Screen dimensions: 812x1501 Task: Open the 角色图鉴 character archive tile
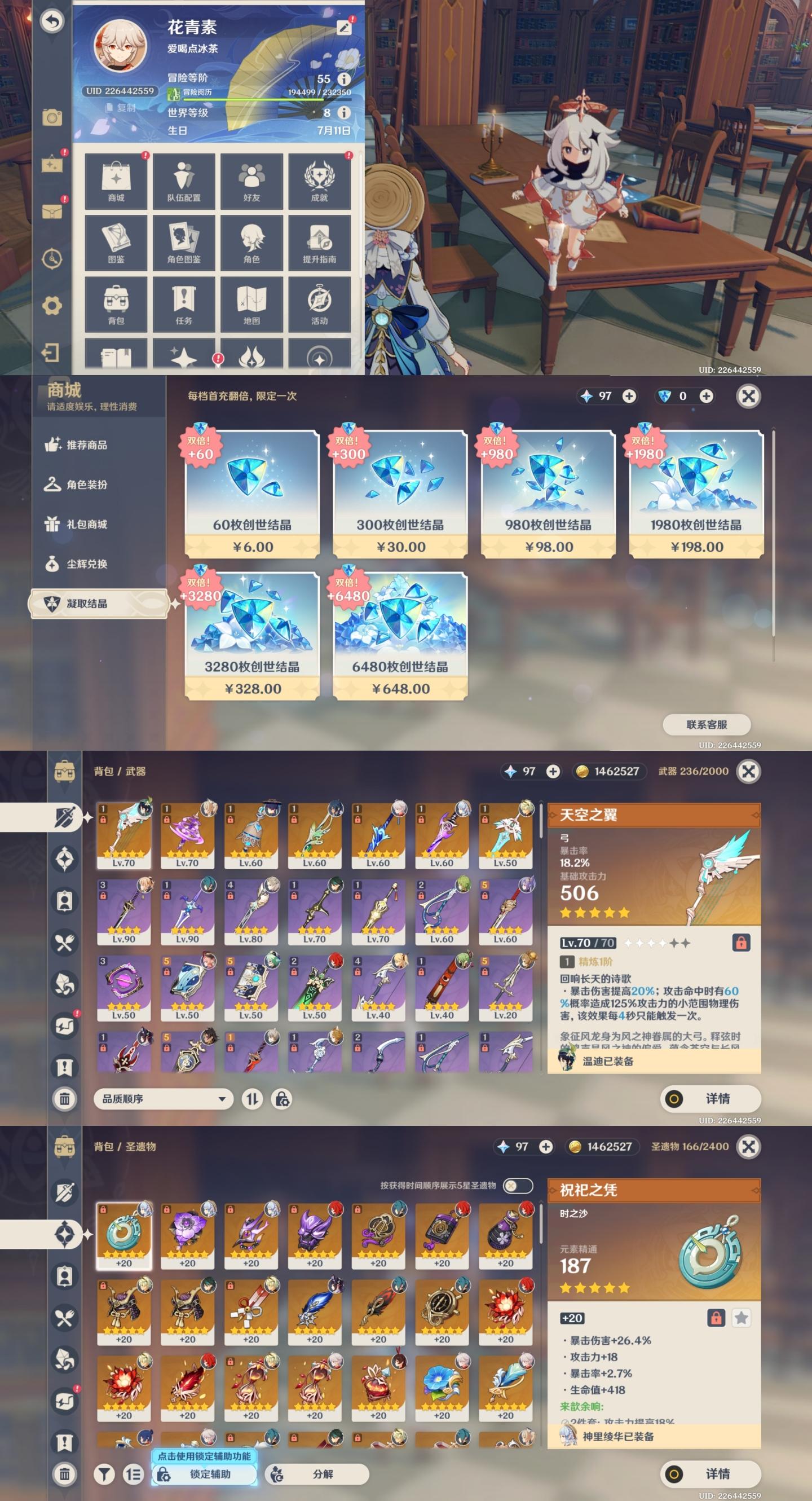coord(183,243)
